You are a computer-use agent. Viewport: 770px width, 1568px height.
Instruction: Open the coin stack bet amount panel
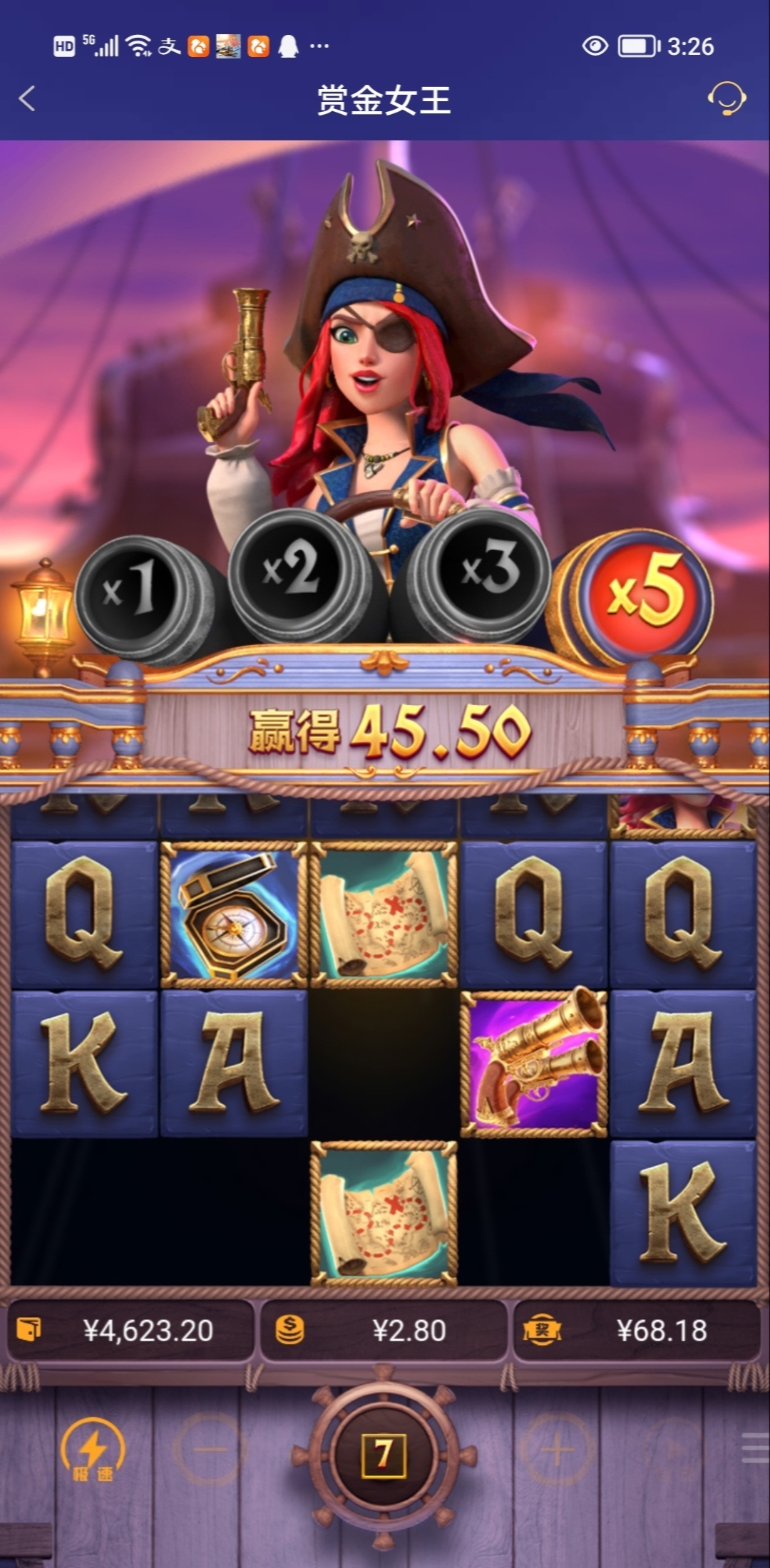[x=384, y=1331]
